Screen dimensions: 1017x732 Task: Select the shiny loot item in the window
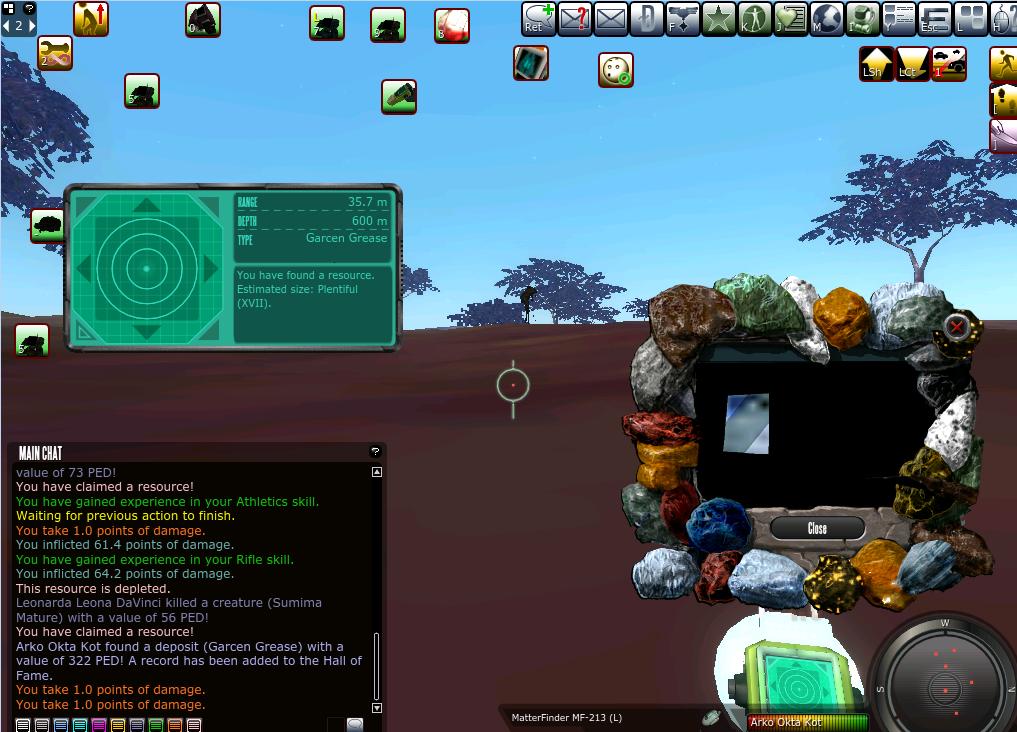pos(747,423)
